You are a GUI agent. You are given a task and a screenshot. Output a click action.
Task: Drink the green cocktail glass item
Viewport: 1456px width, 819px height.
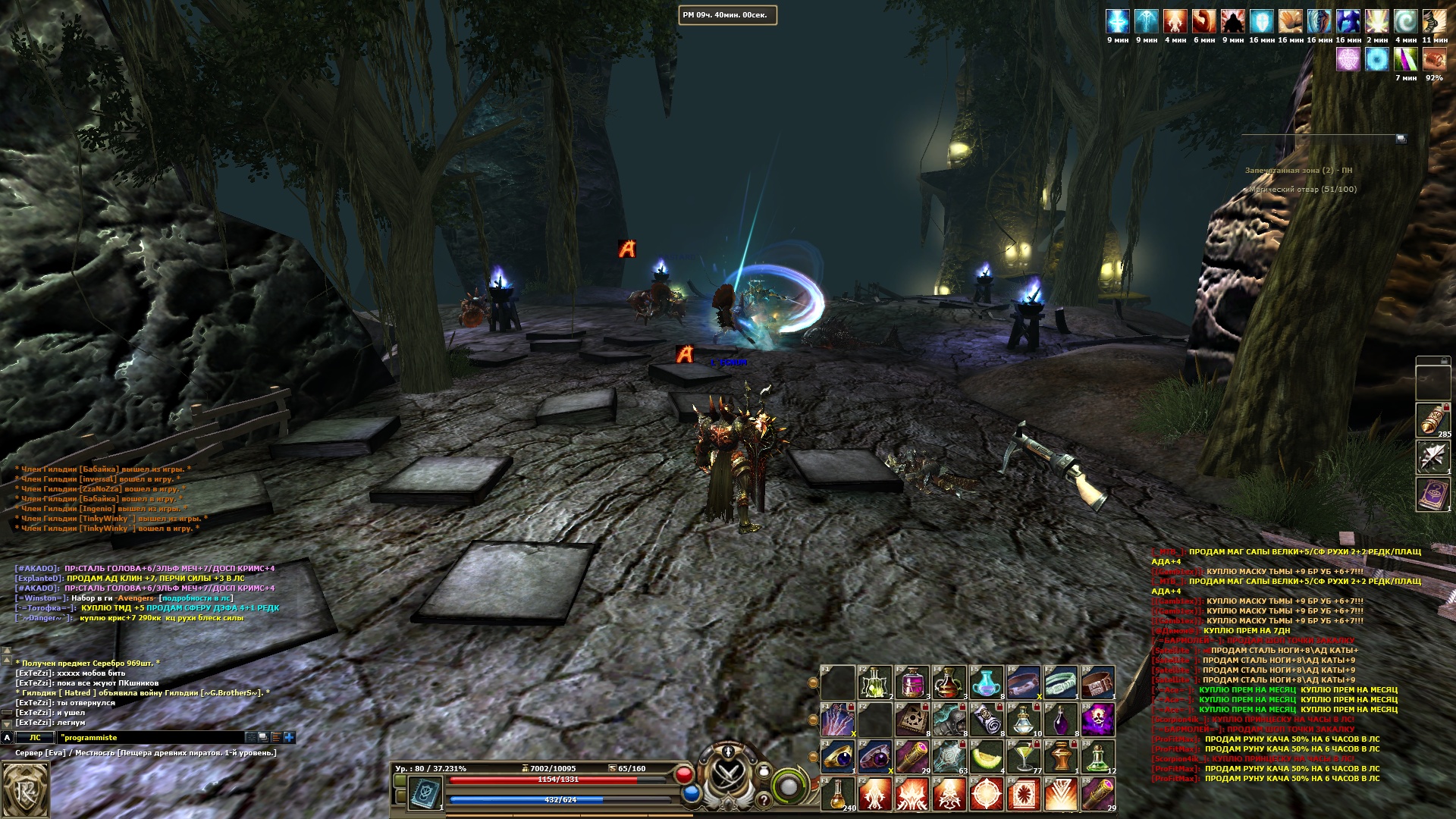tap(1024, 756)
